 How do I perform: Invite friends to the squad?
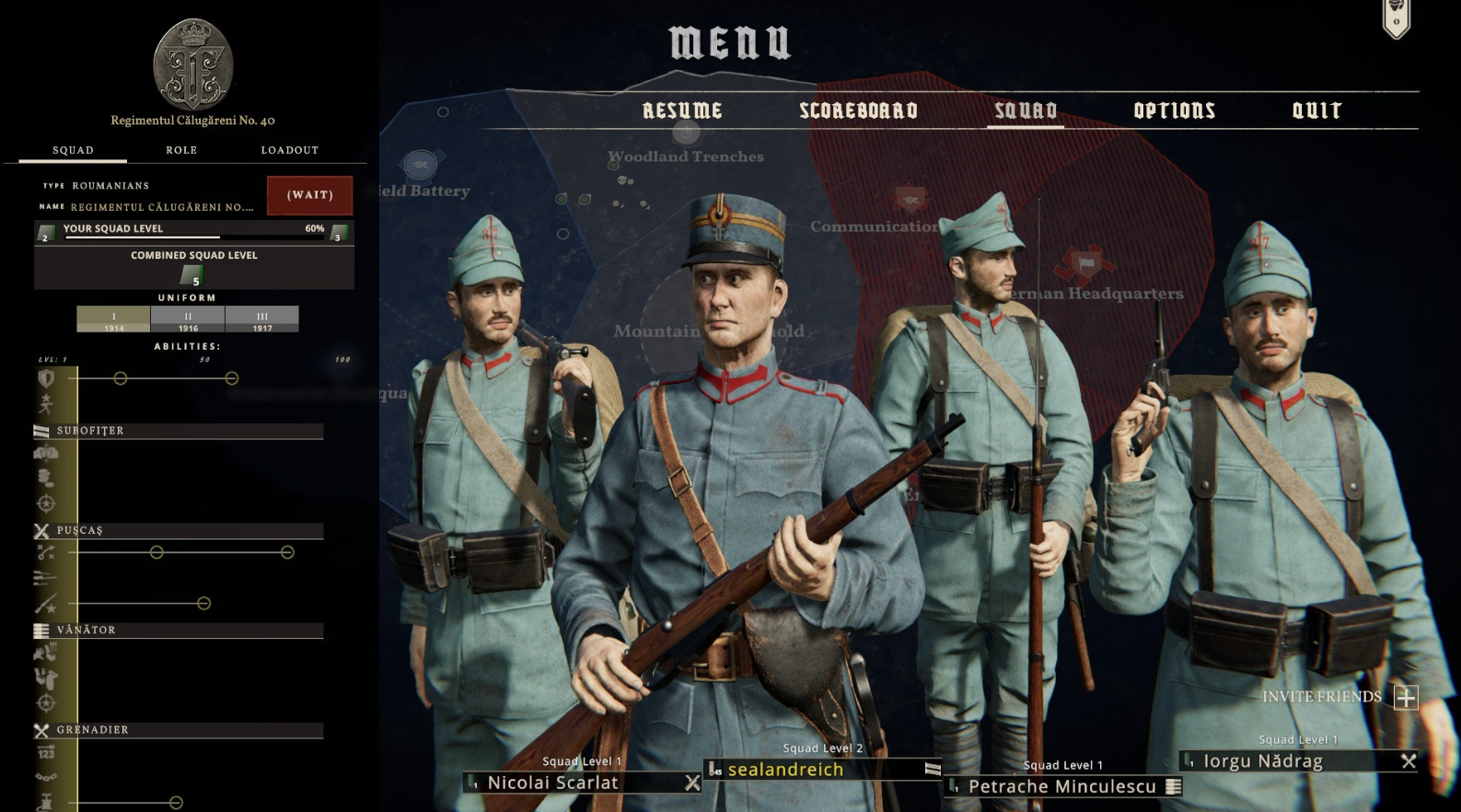[1406, 697]
